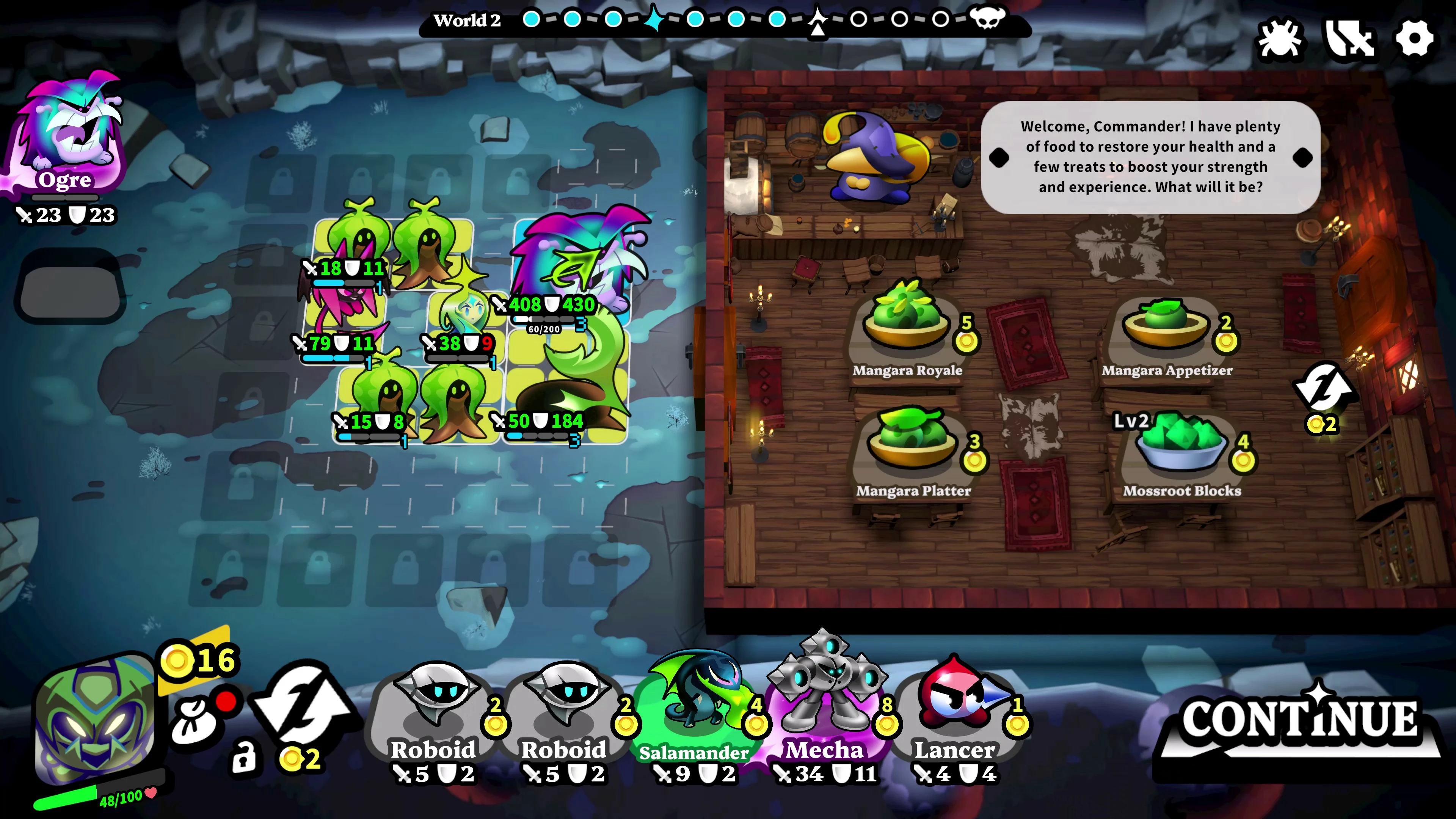1456x819 pixels.
Task: Open the settings gear menu
Action: coord(1414,39)
